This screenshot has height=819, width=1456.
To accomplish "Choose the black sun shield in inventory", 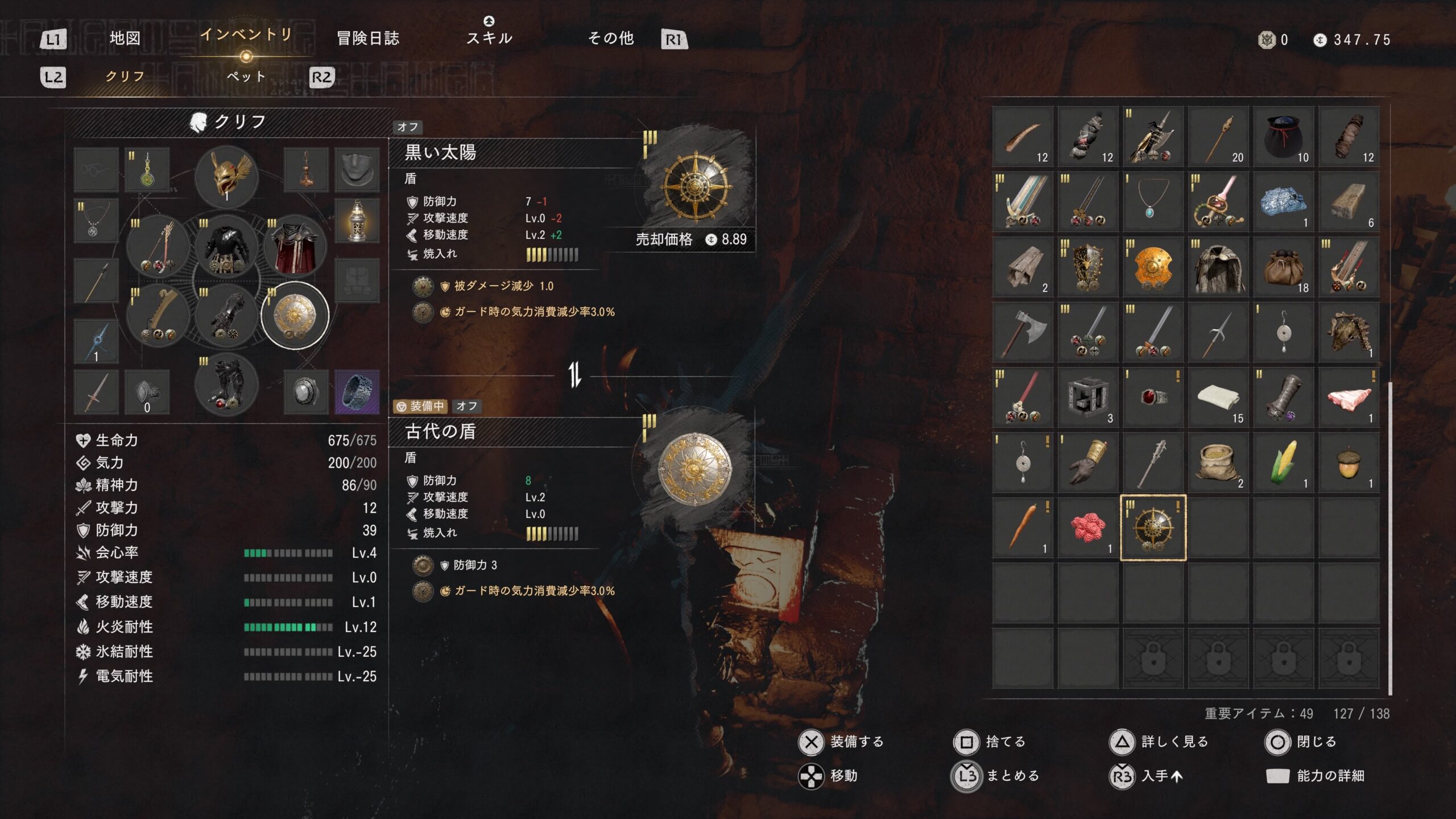I will 1153,528.
